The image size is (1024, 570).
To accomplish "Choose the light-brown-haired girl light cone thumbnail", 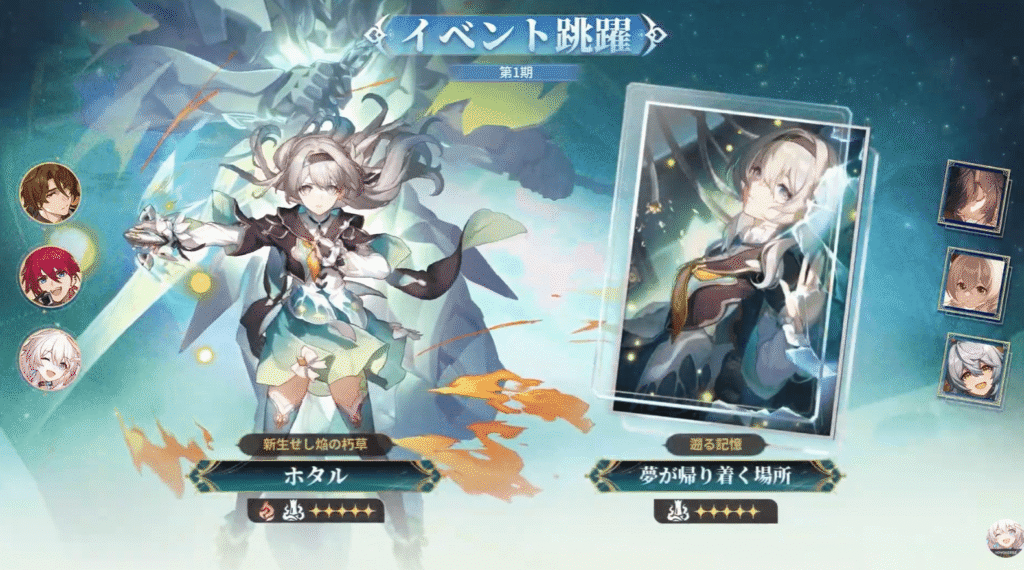I will pos(975,284).
